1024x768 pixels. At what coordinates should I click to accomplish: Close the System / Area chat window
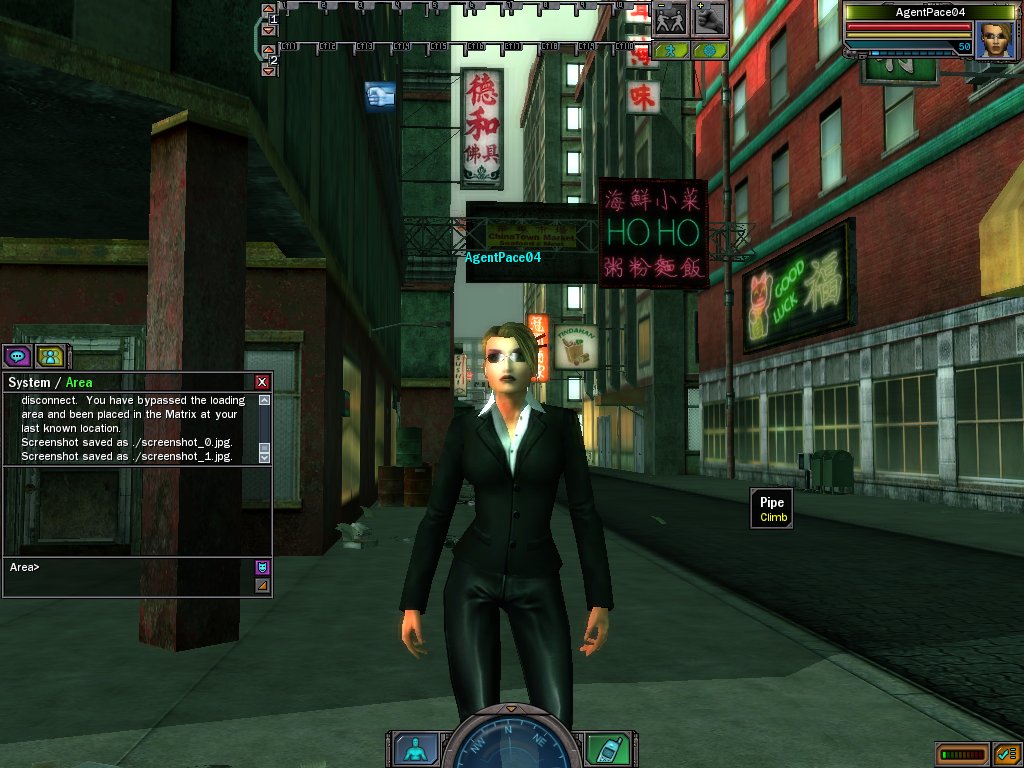[x=262, y=382]
